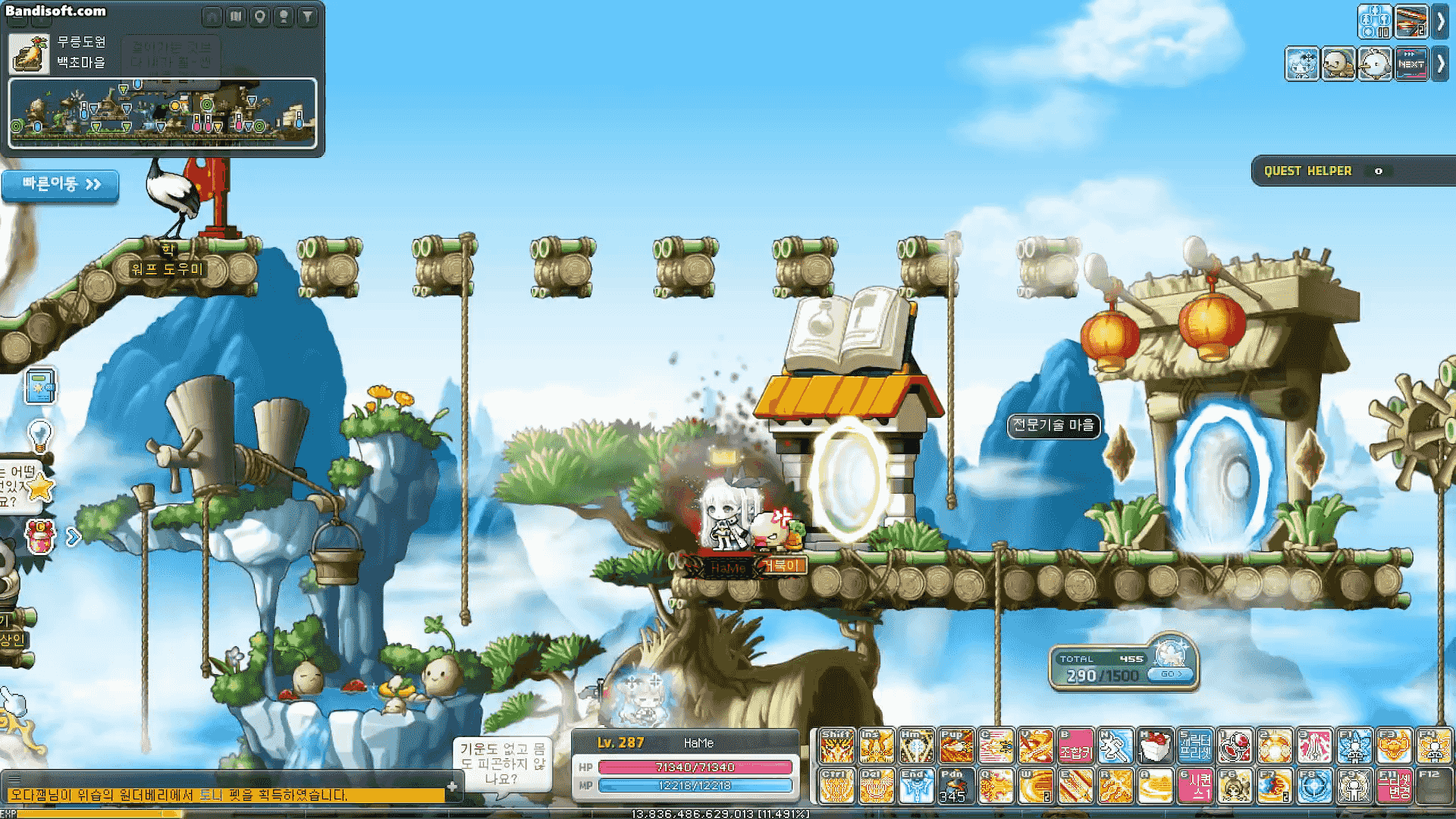Click the minimap location pin button

(x=260, y=16)
